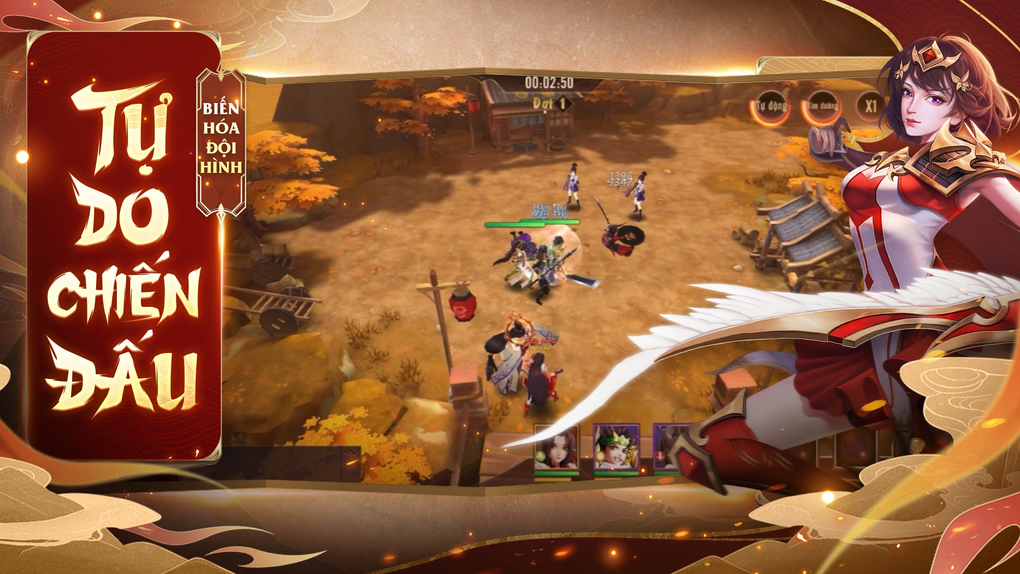
Task: Select the hero portrait with green headband
Action: pyautogui.click(x=615, y=447)
